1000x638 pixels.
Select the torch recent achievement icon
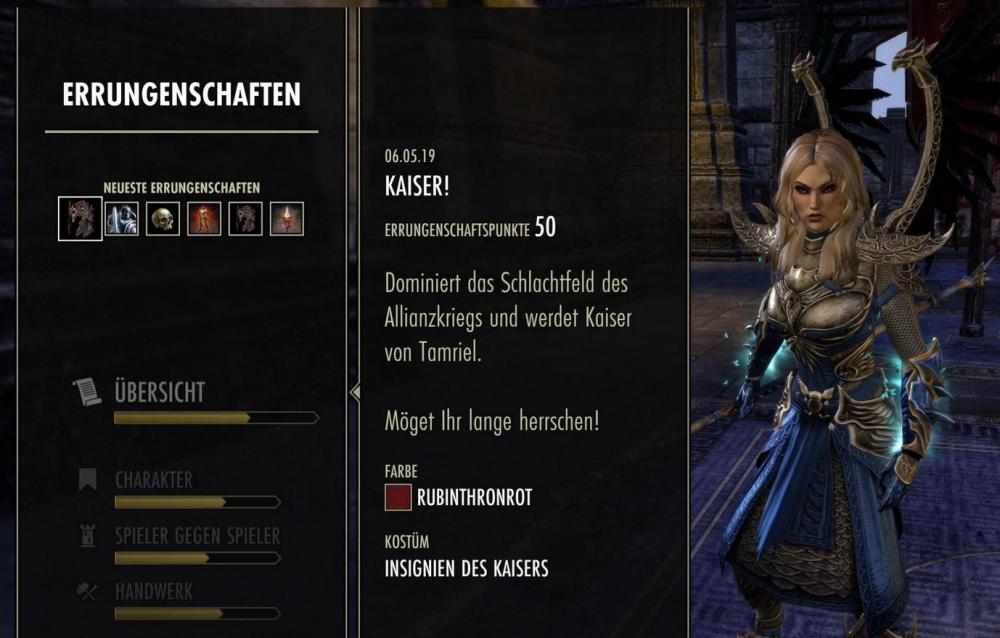click(287, 218)
